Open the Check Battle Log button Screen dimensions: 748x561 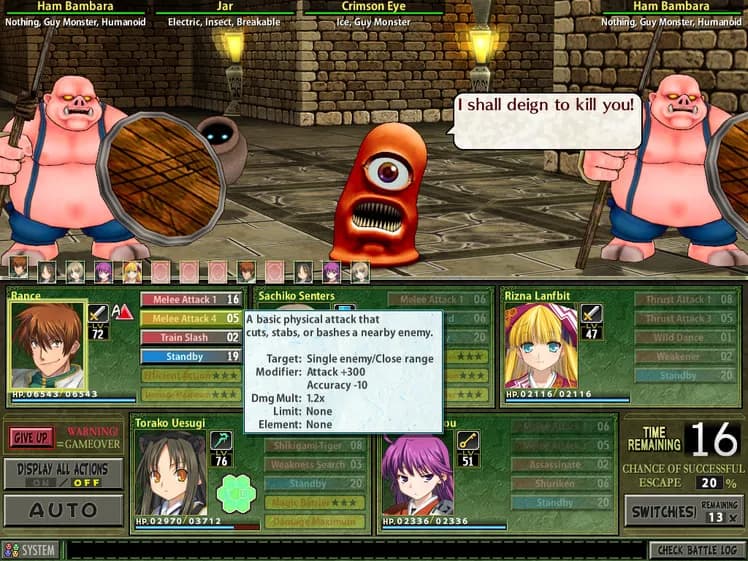(696, 550)
